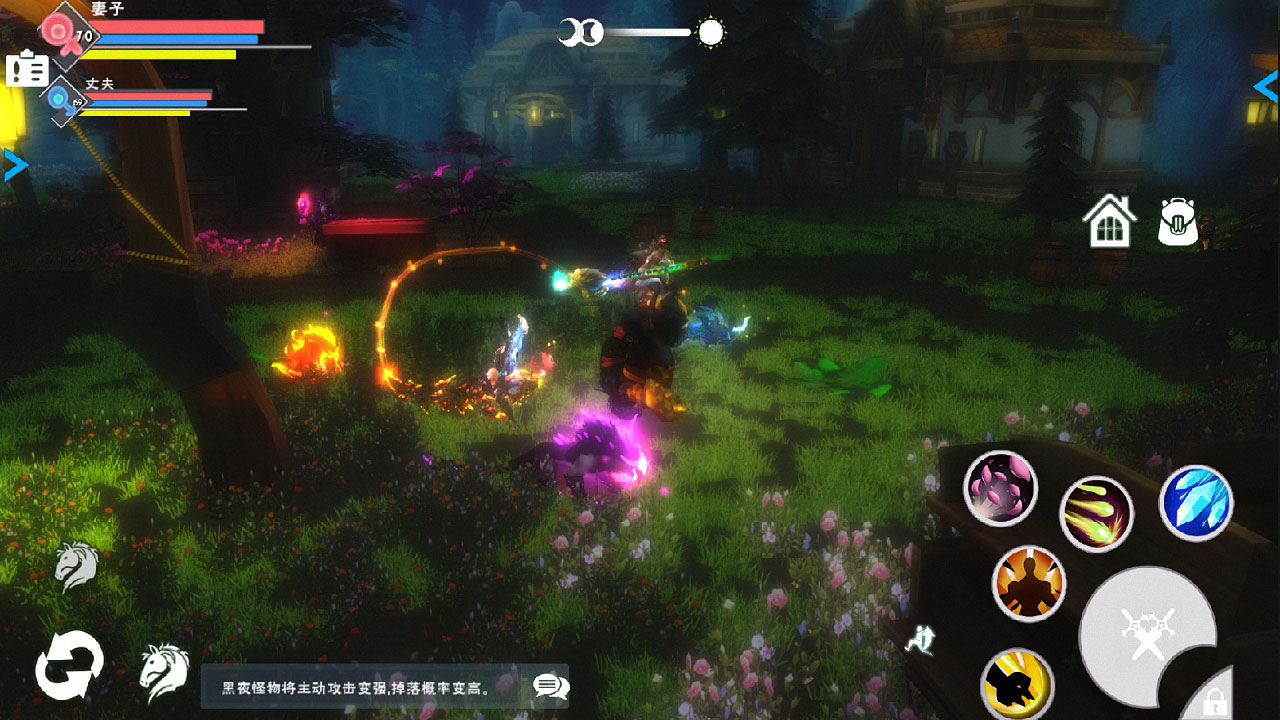Open the chat bubble button
This screenshot has height=720, width=1280.
[x=551, y=686]
